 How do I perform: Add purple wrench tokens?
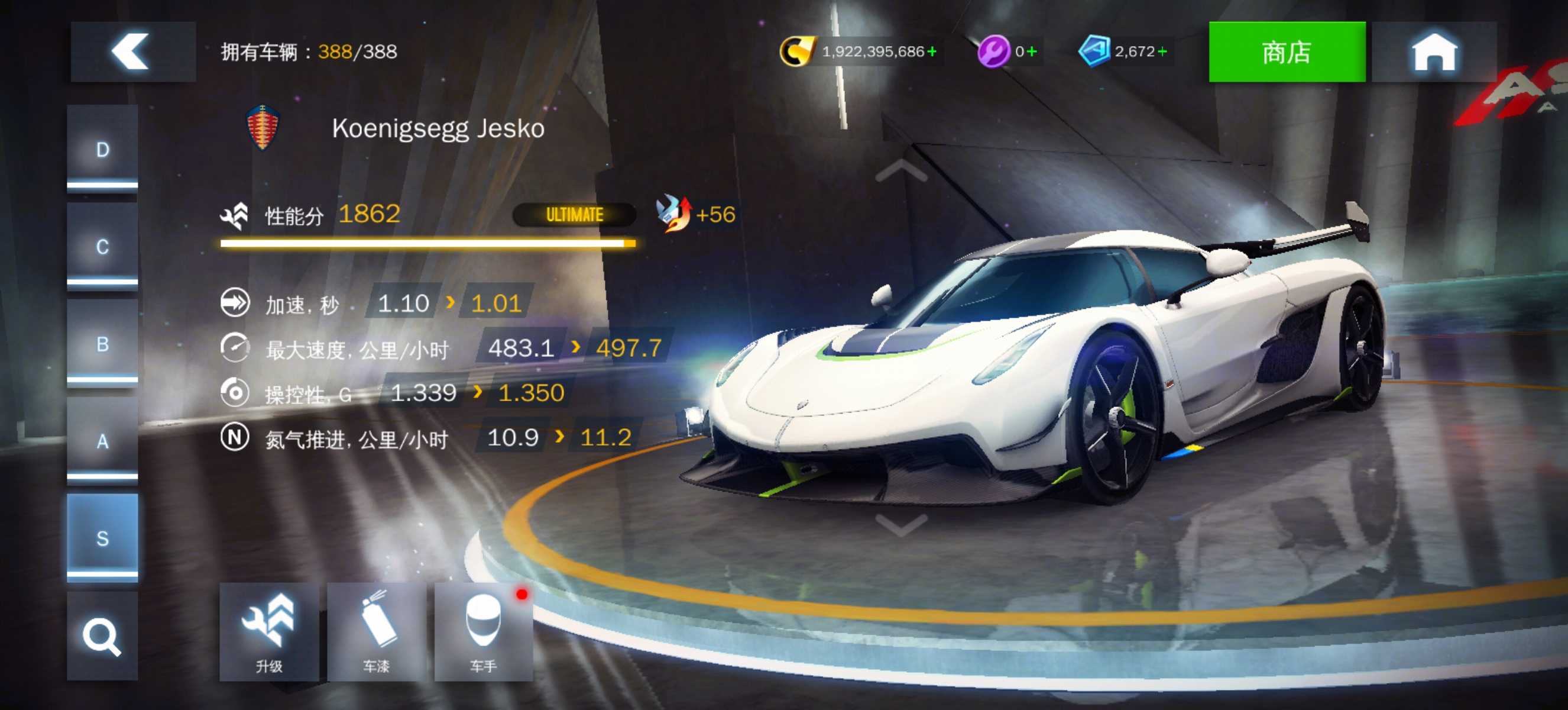pos(1031,51)
